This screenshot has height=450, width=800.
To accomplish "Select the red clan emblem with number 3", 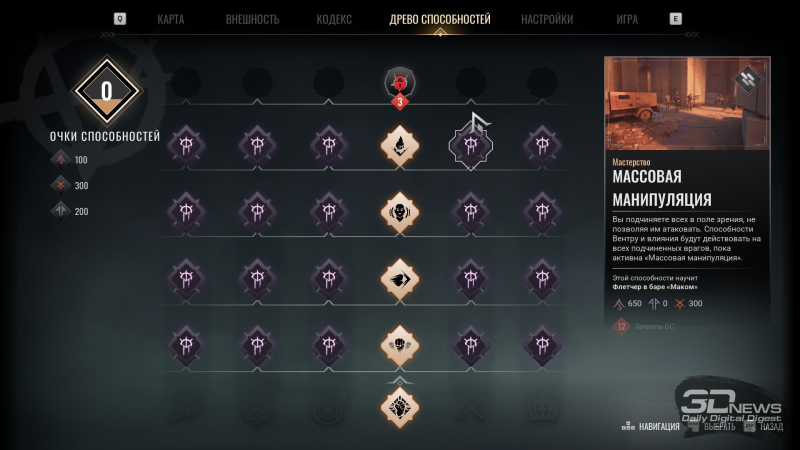I will pos(400,83).
